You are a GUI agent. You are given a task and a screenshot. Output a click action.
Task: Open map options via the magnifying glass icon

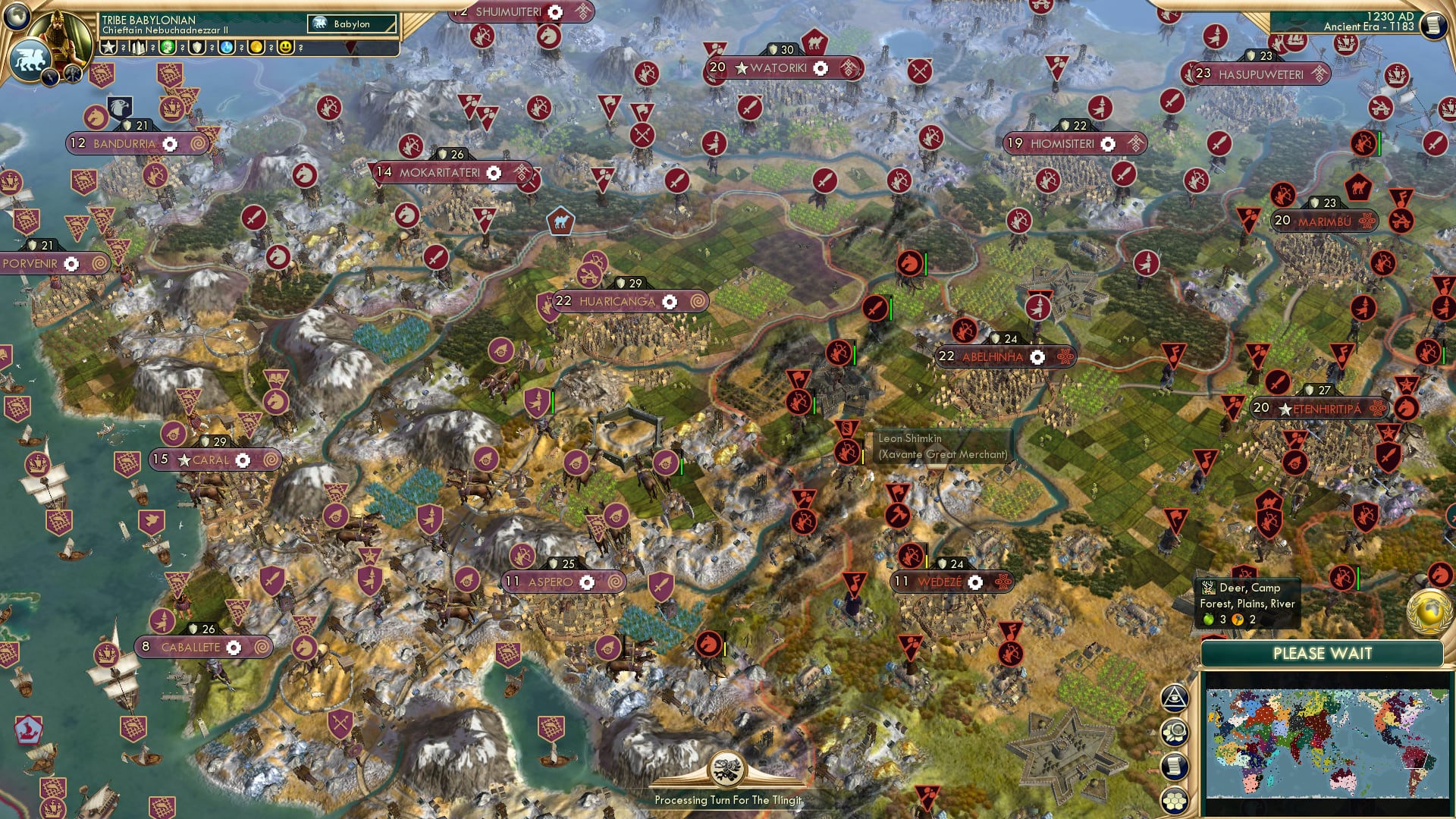coord(1174,731)
